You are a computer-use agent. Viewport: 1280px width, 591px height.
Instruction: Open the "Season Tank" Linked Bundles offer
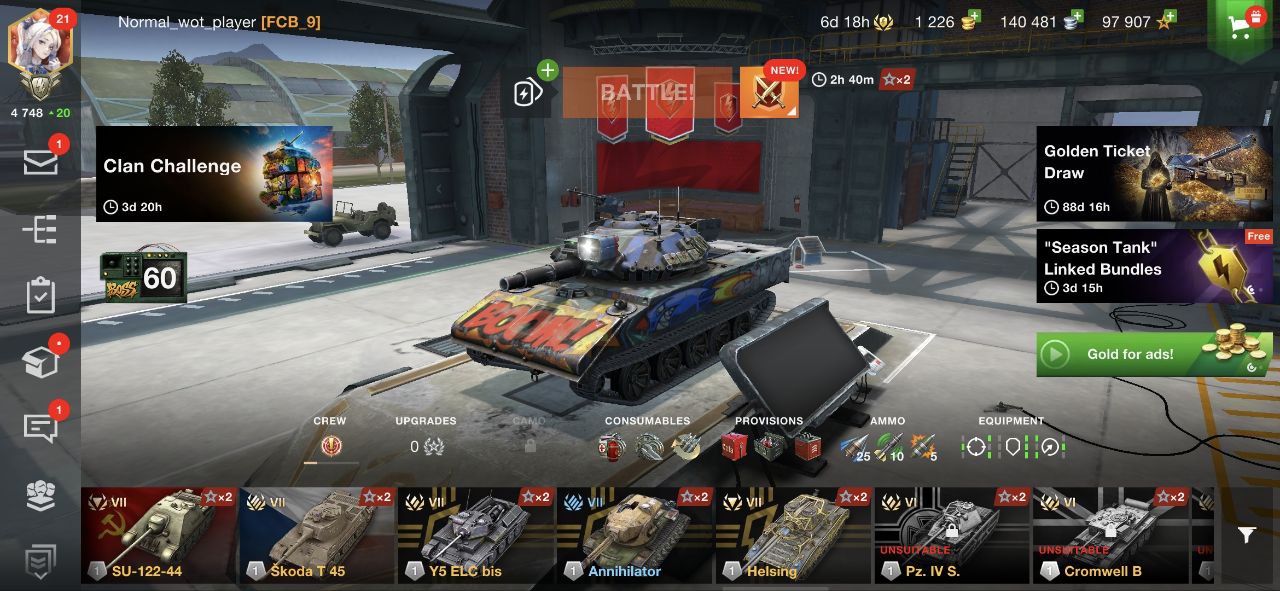click(x=1154, y=266)
